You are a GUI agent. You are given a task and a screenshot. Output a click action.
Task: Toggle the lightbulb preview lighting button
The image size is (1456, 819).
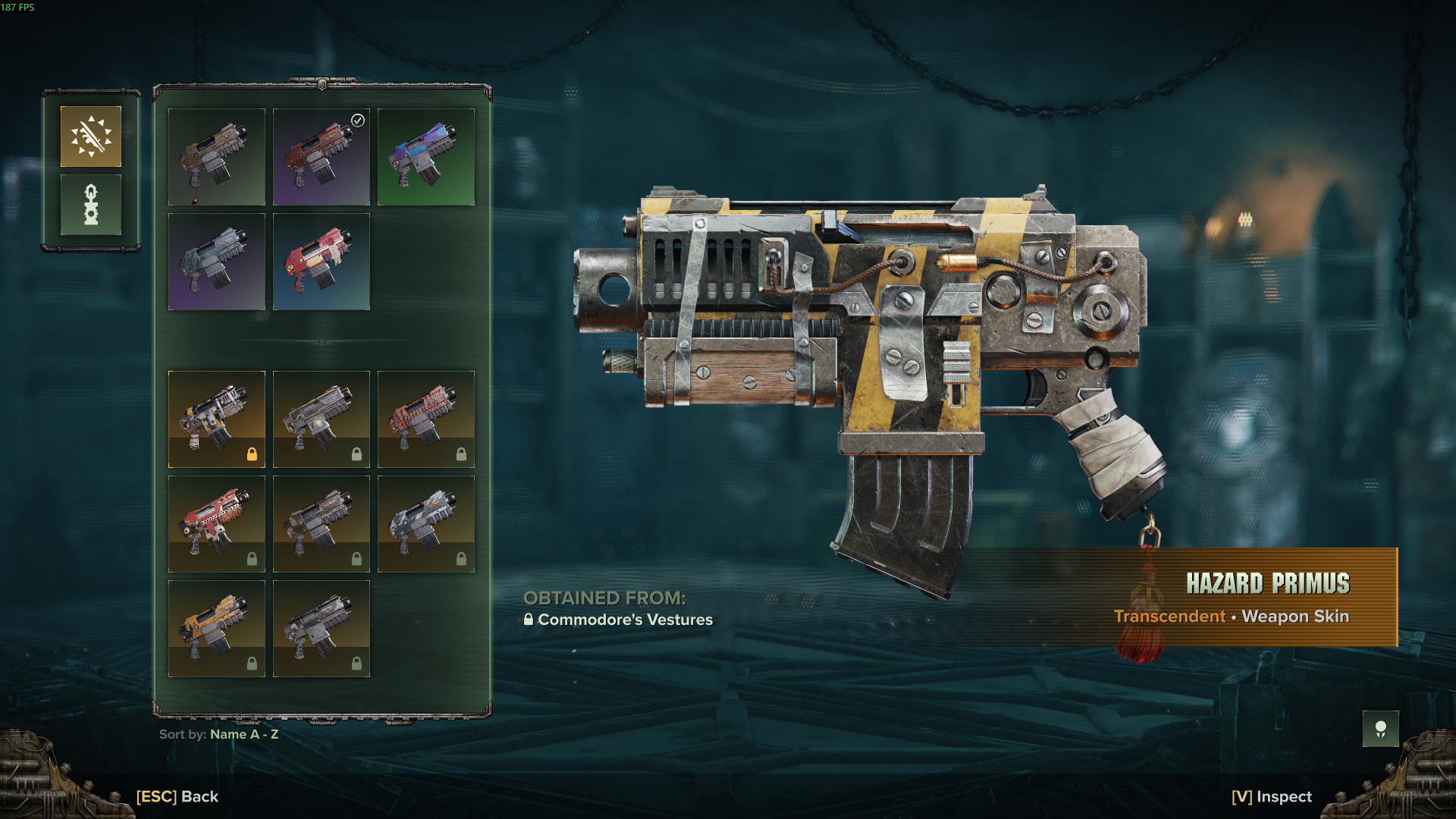1380,730
